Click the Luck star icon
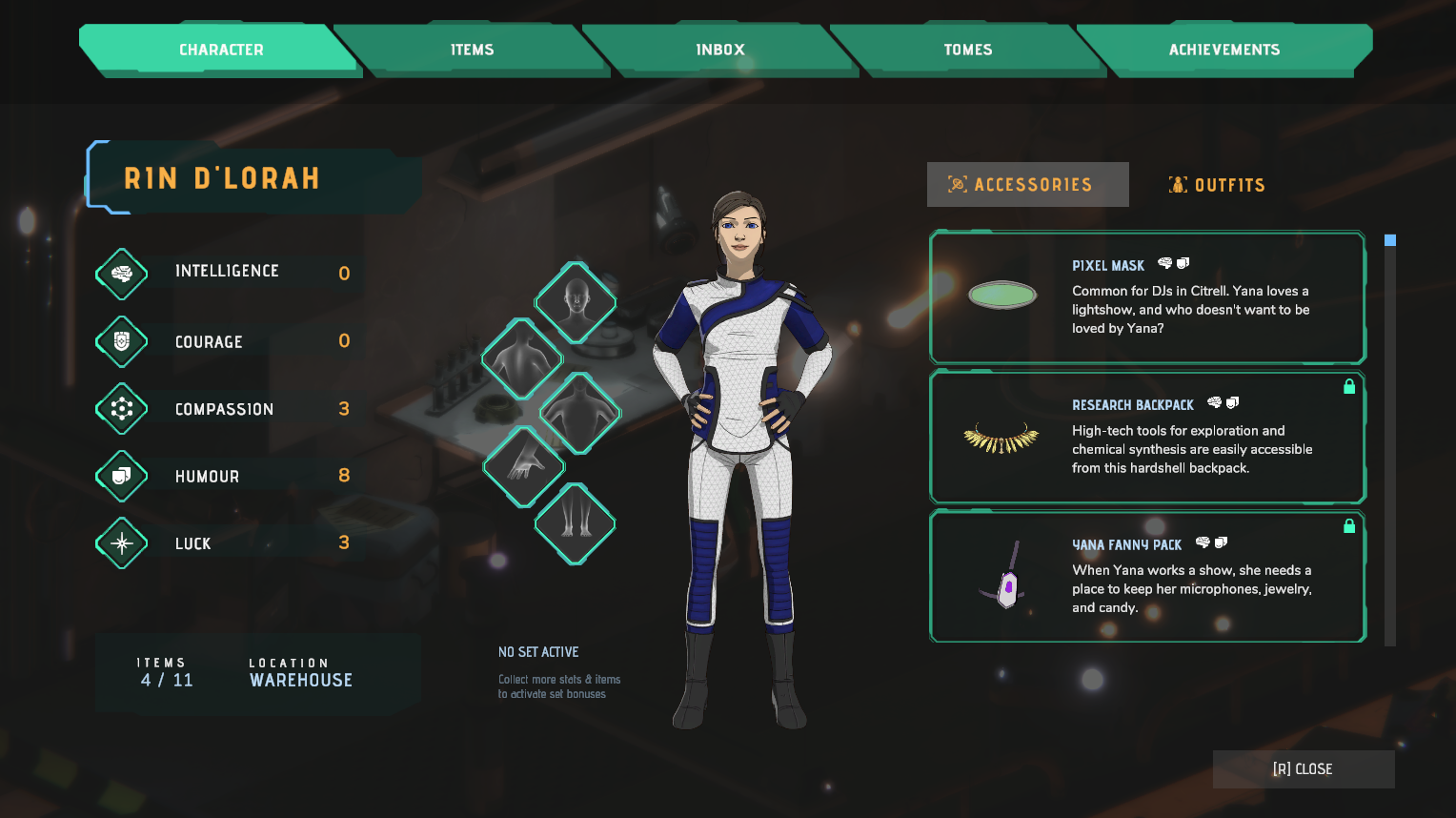Viewport: 1456px width, 818px height. coord(122,543)
